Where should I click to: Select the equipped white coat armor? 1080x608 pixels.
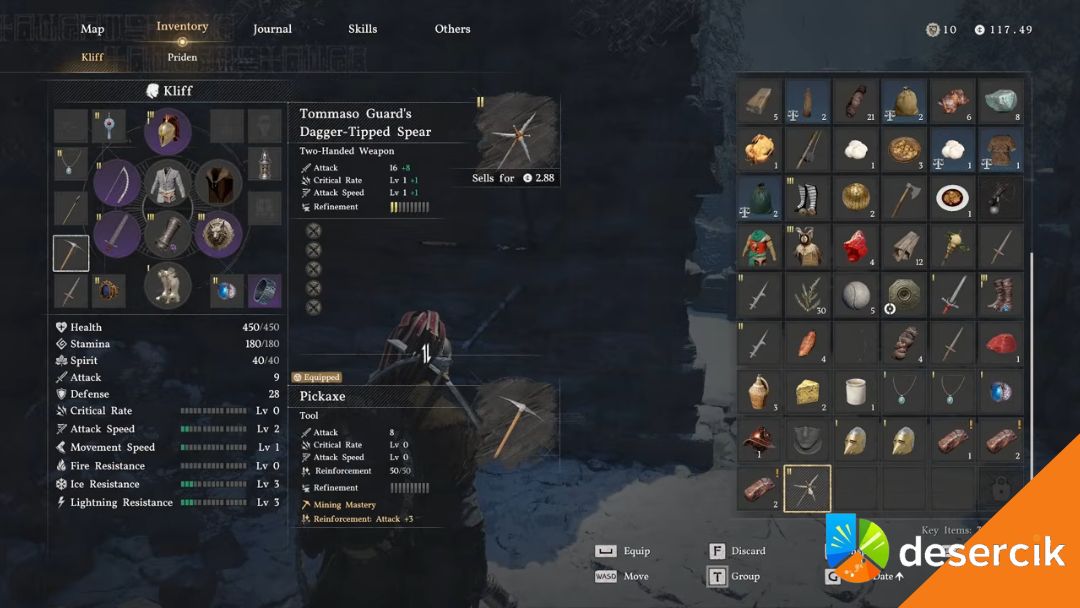coord(168,184)
